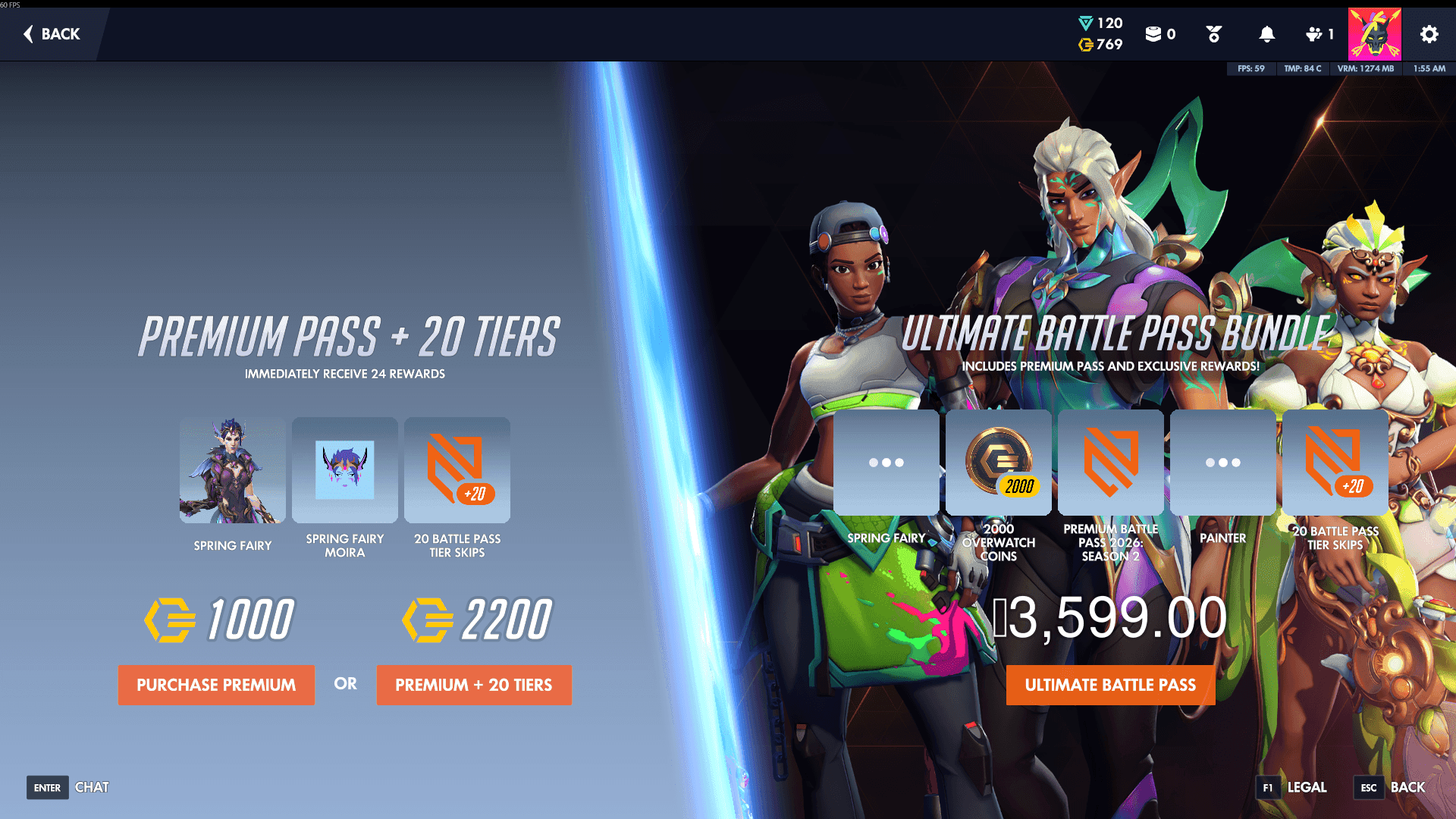Screen dimensions: 1456x819
Task: Open the loot box icon showing 0
Action: pyautogui.click(x=1155, y=34)
